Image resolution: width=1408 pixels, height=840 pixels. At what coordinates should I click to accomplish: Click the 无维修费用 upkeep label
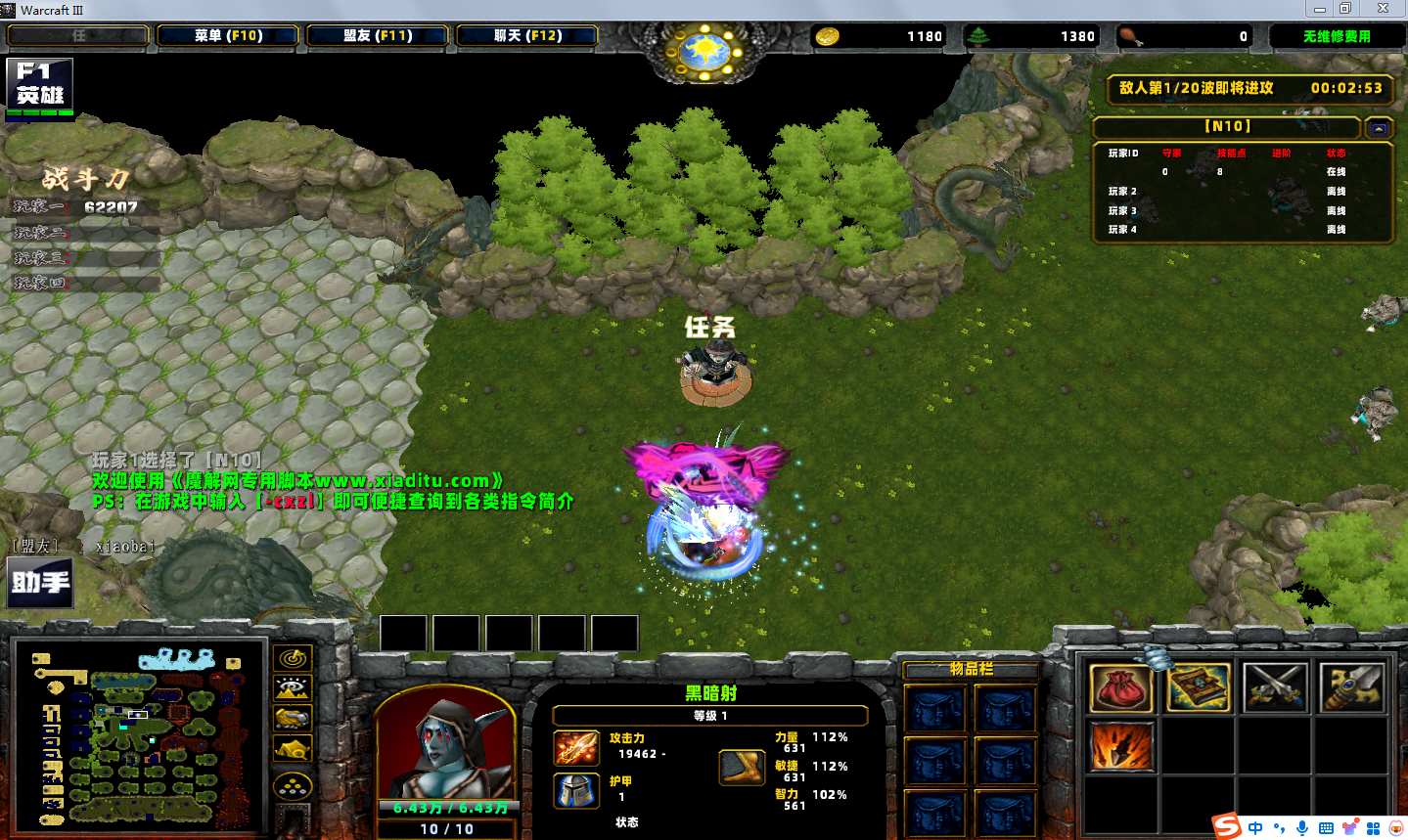pyautogui.click(x=1337, y=36)
